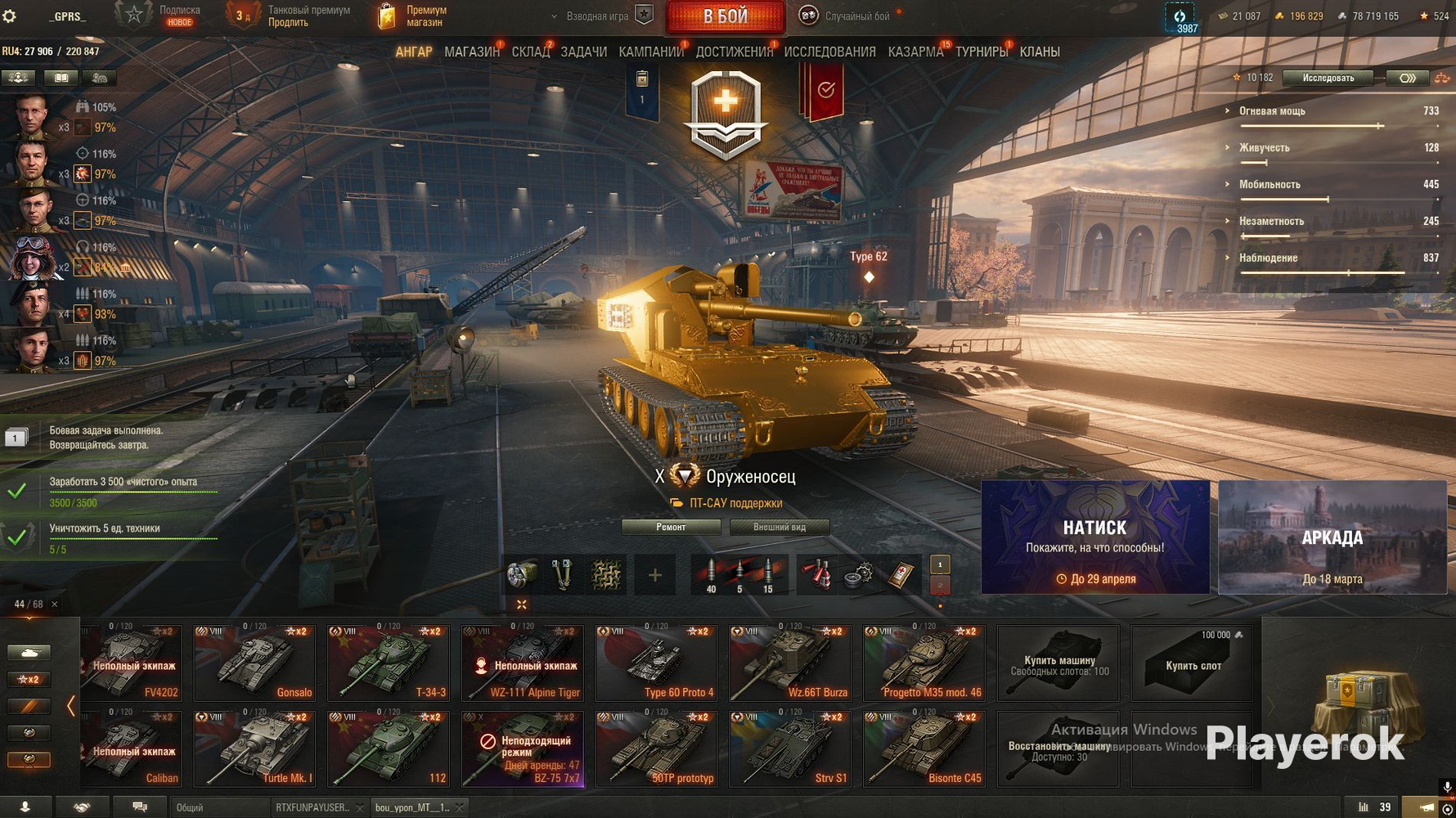Screen dimensions: 1456x818
Task: Click the Ремонт button
Action: 671,527
